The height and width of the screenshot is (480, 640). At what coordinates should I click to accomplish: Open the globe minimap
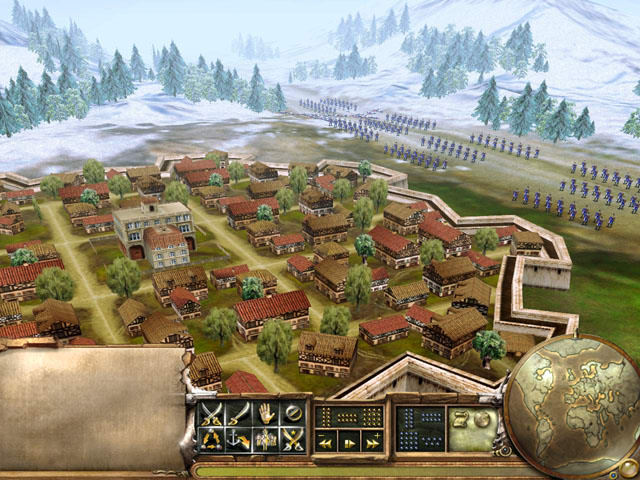(x=570, y=405)
